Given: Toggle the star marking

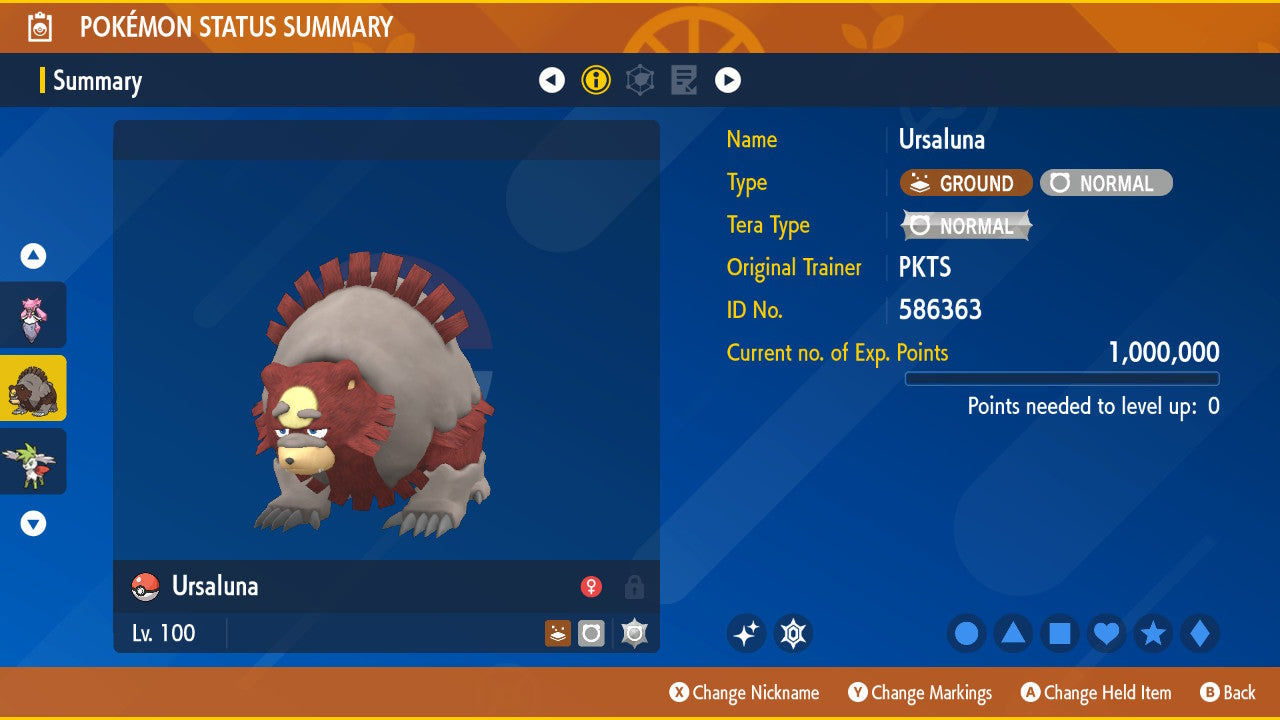Looking at the screenshot, I should pos(1153,634).
